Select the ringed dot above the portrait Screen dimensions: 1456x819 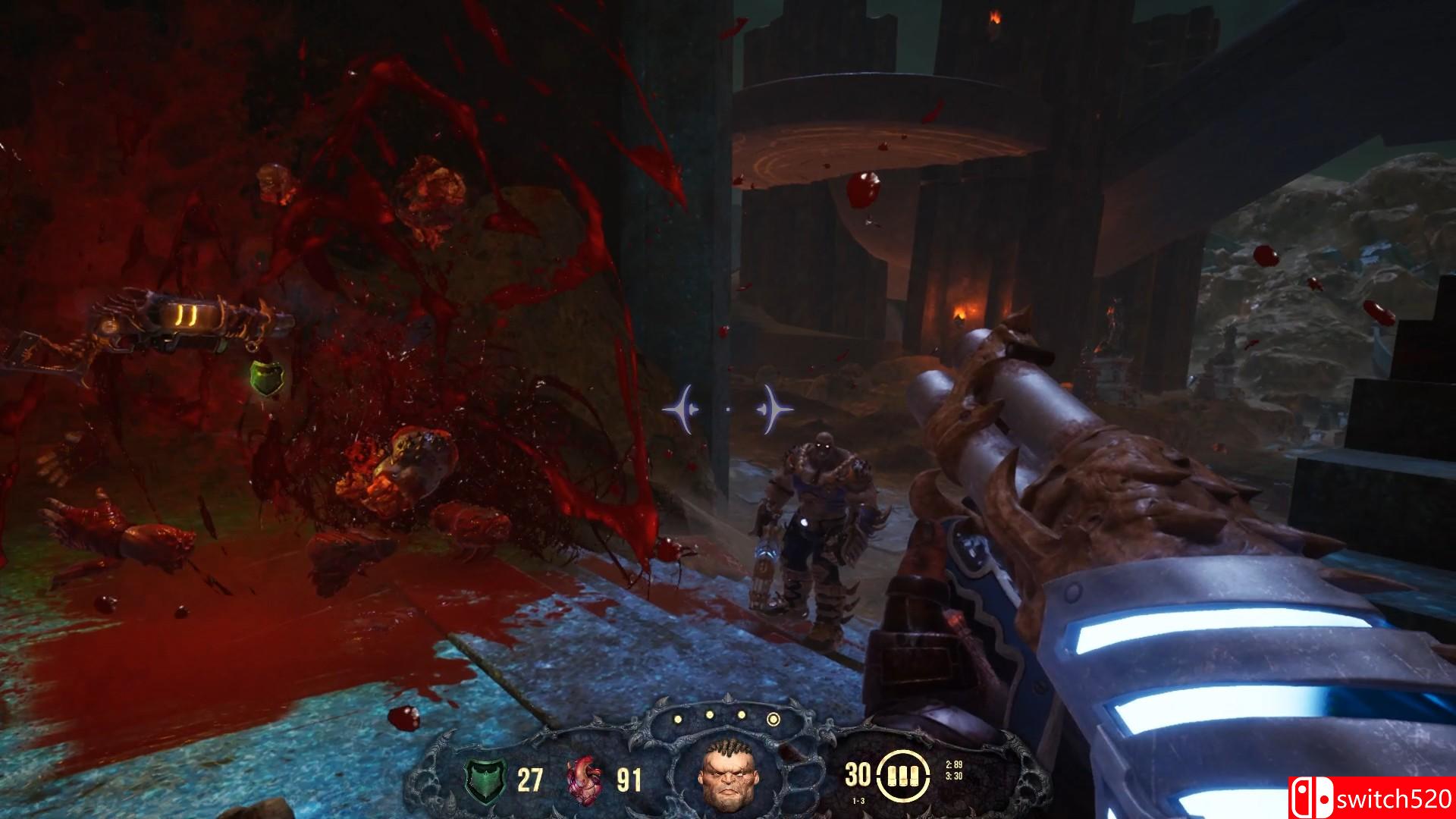point(773,718)
